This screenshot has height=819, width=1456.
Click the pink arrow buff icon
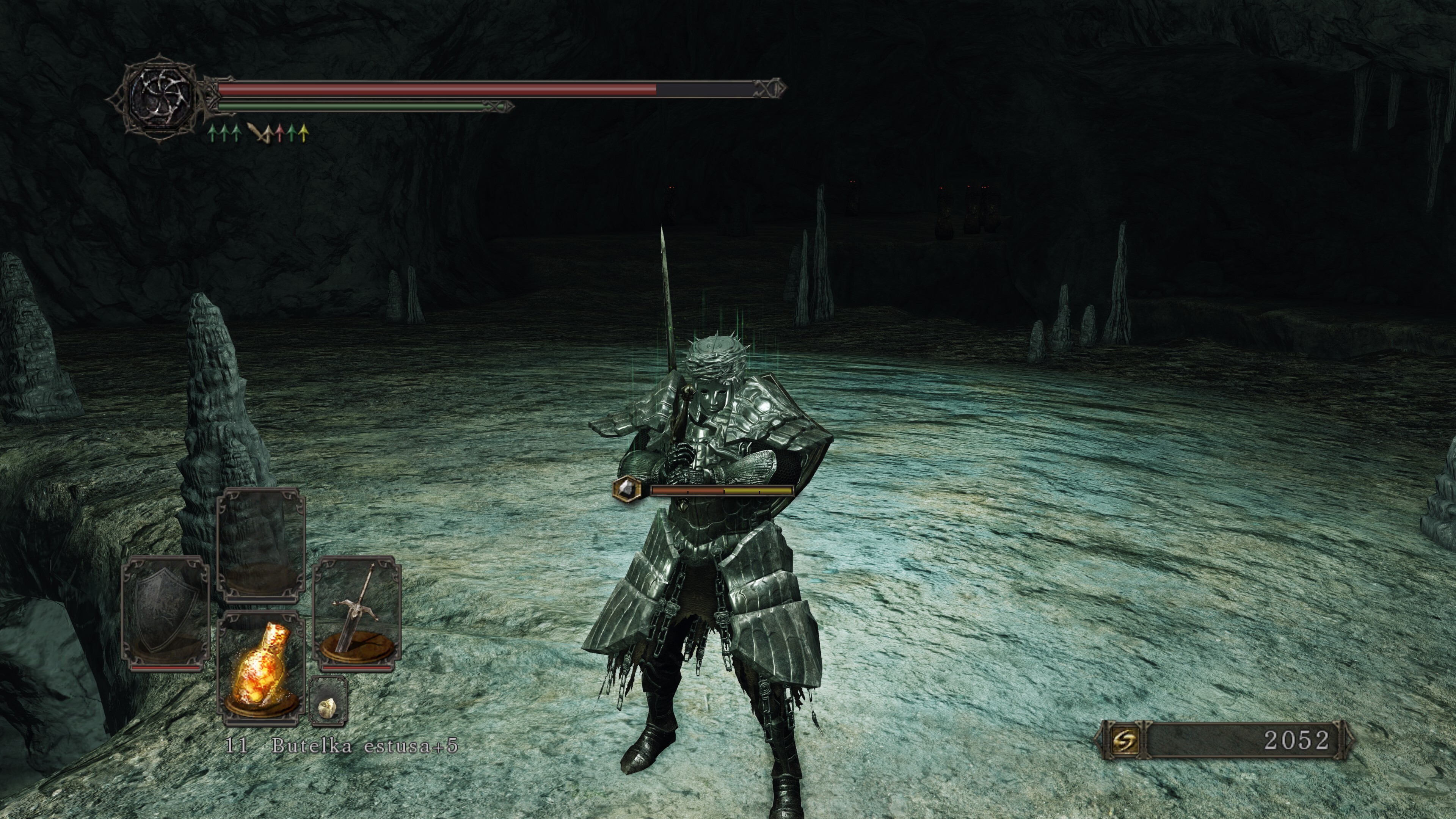279,133
